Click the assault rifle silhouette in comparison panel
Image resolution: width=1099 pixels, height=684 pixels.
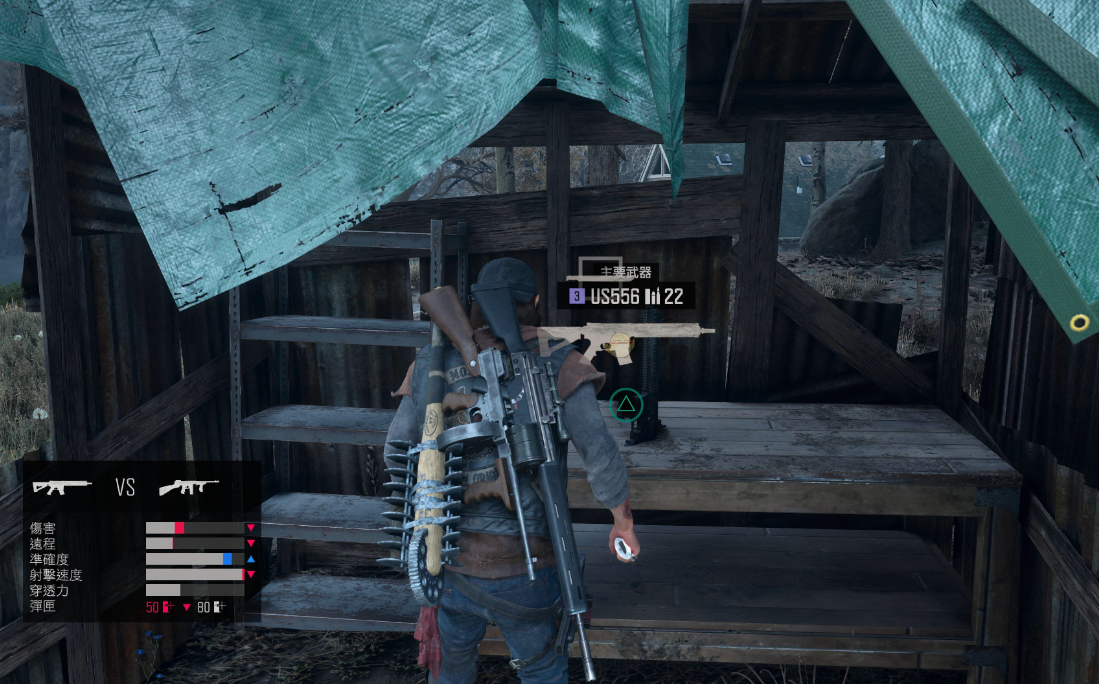62,487
